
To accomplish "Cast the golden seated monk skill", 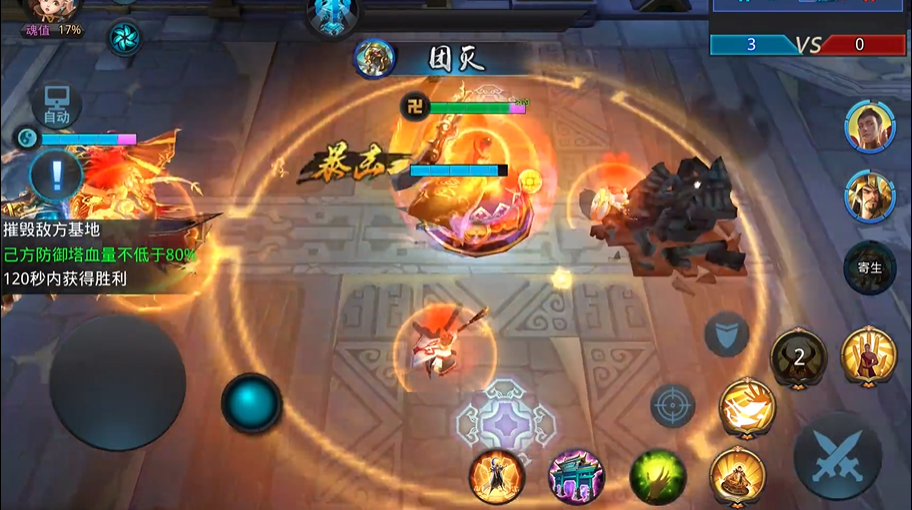I will (737, 474).
